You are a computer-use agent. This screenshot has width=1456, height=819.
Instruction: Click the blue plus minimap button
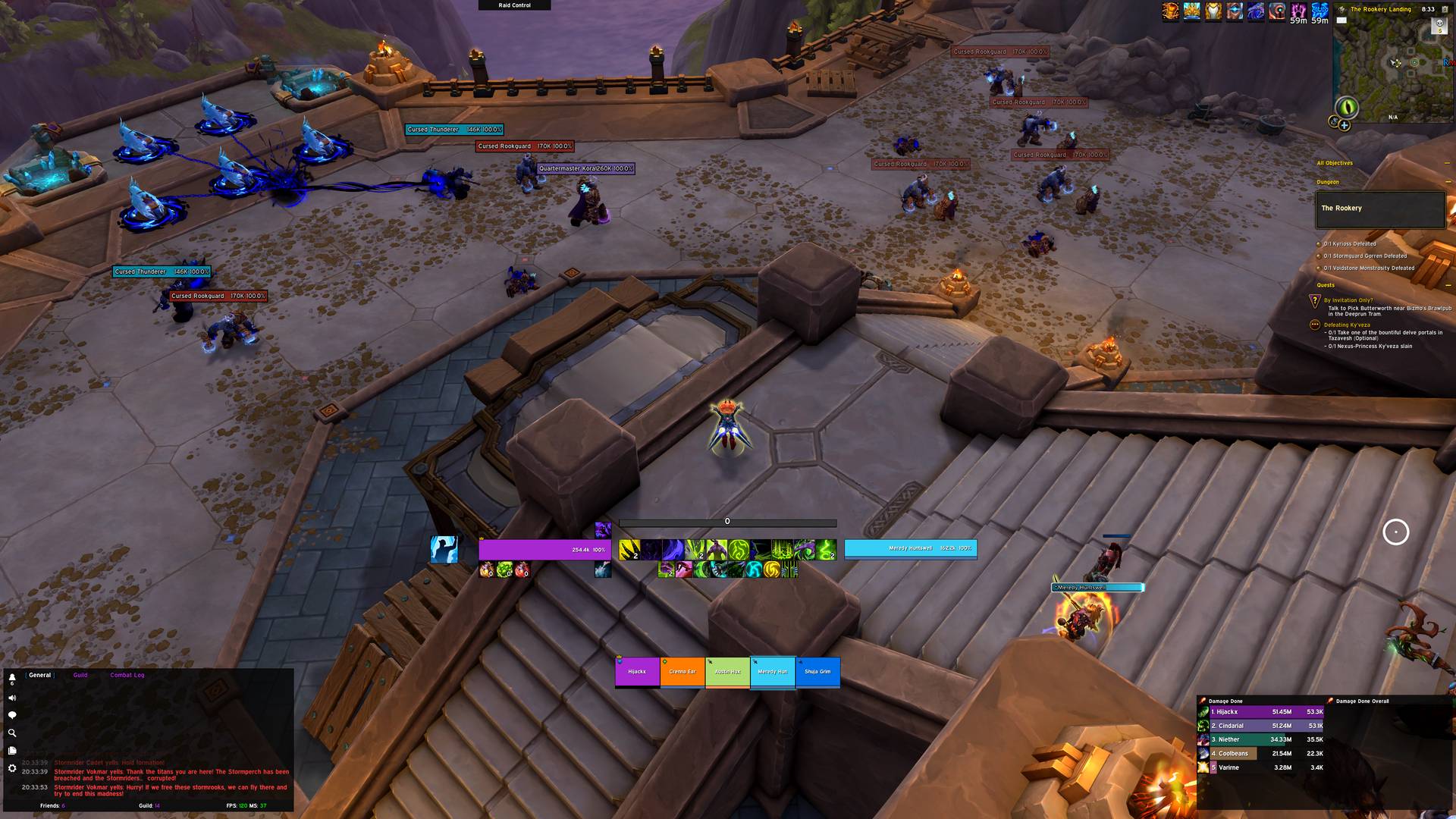tap(1345, 125)
